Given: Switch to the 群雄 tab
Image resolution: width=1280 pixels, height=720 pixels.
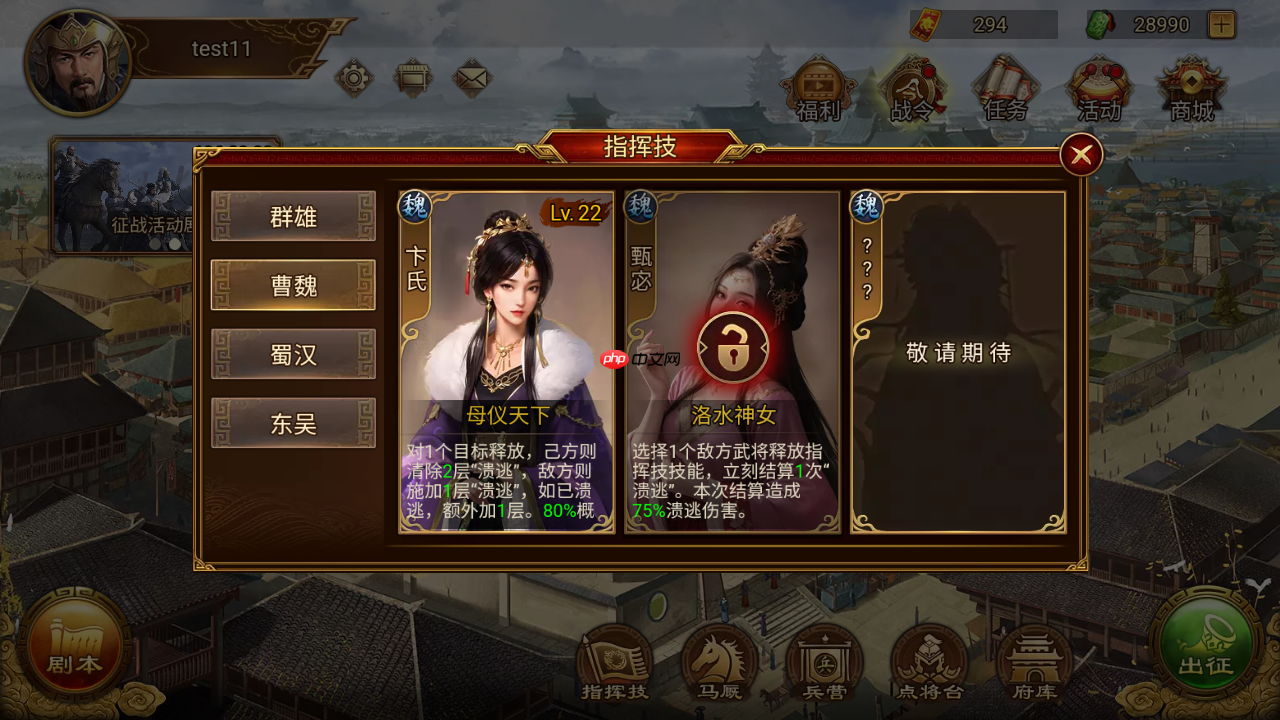Looking at the screenshot, I should pos(293,217).
